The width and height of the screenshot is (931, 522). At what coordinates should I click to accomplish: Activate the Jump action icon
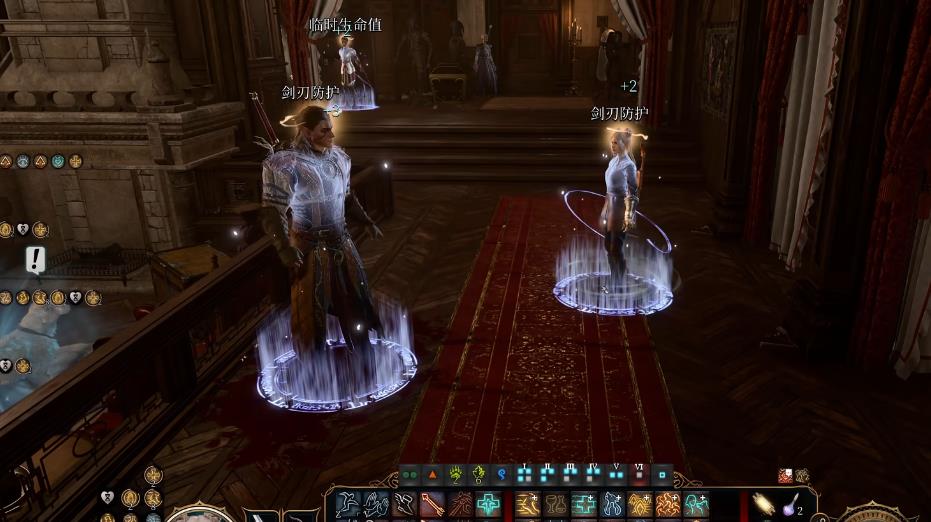tap(348, 505)
